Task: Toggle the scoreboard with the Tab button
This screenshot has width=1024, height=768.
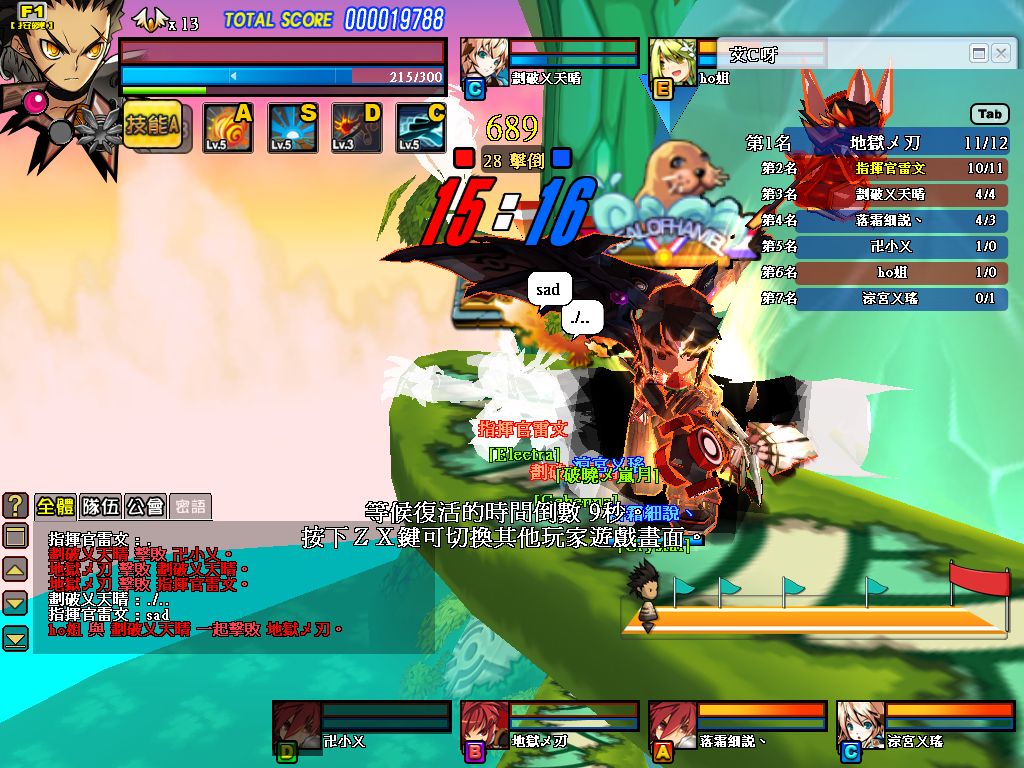Action: (x=989, y=114)
